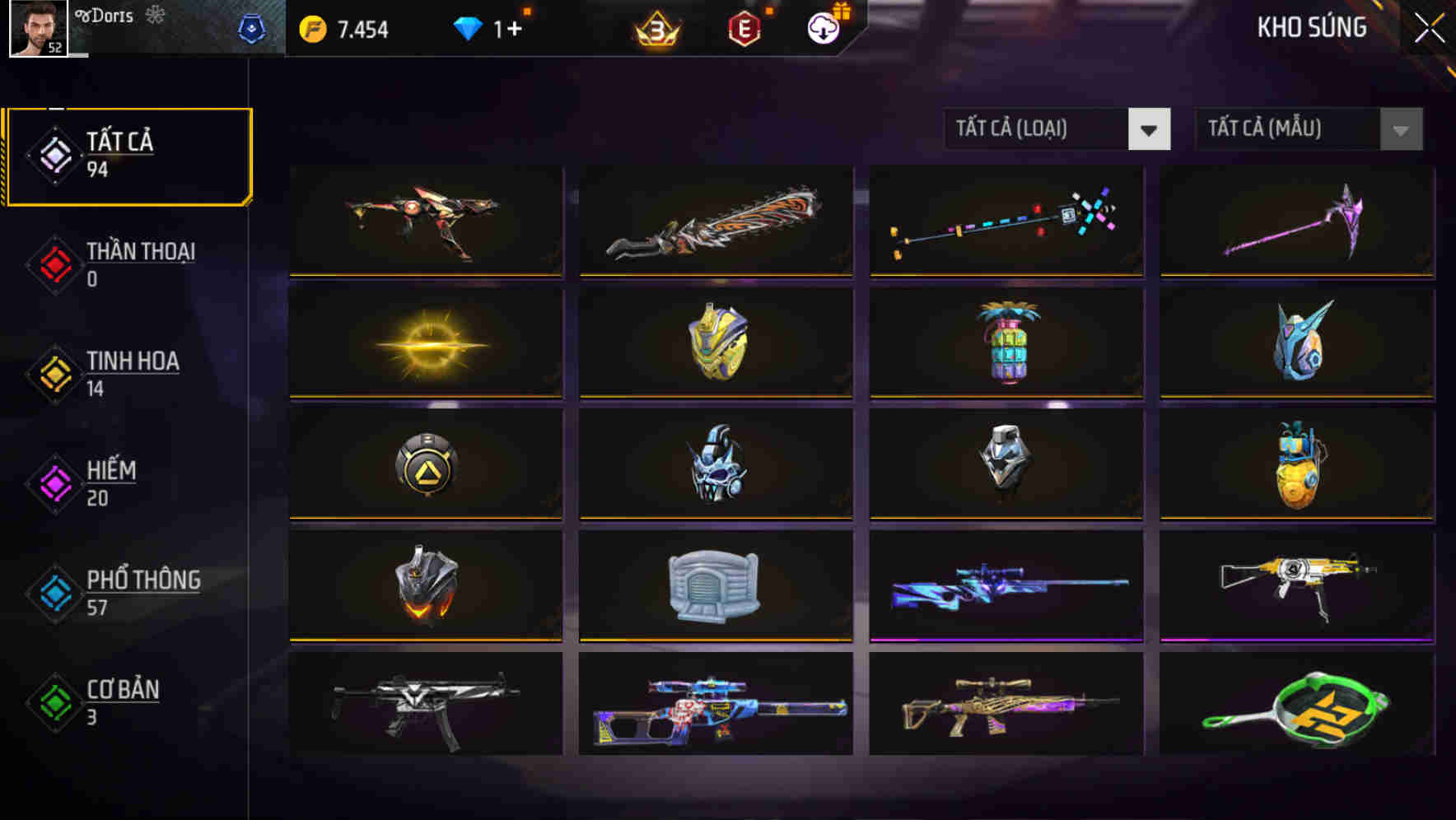Image resolution: width=1456 pixels, height=820 pixels.
Task: Select the snowflake icon beside player name
Action: point(155,15)
